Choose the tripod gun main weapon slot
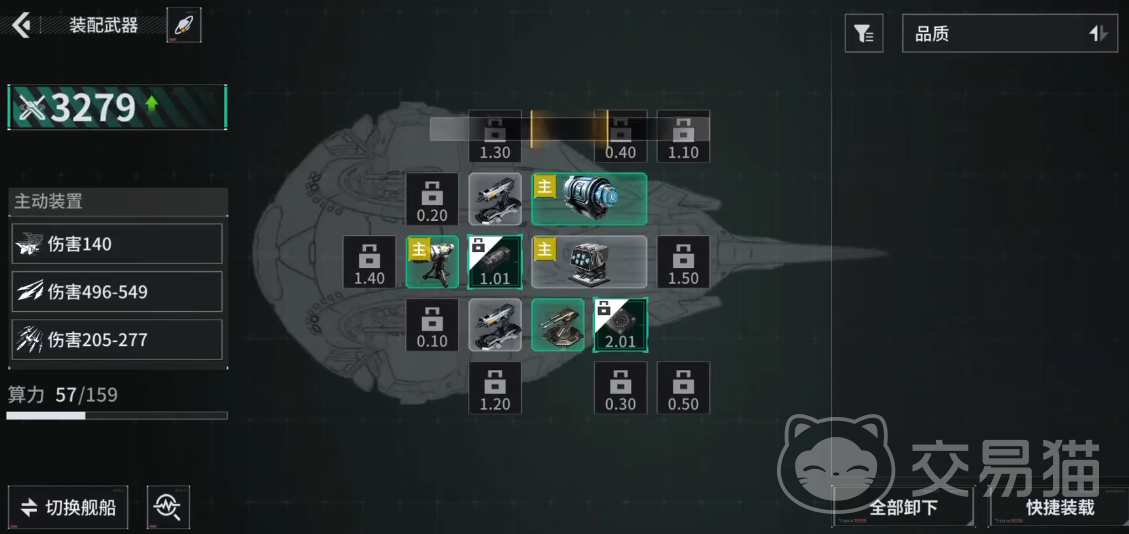This screenshot has height=534, width=1129. (433, 262)
